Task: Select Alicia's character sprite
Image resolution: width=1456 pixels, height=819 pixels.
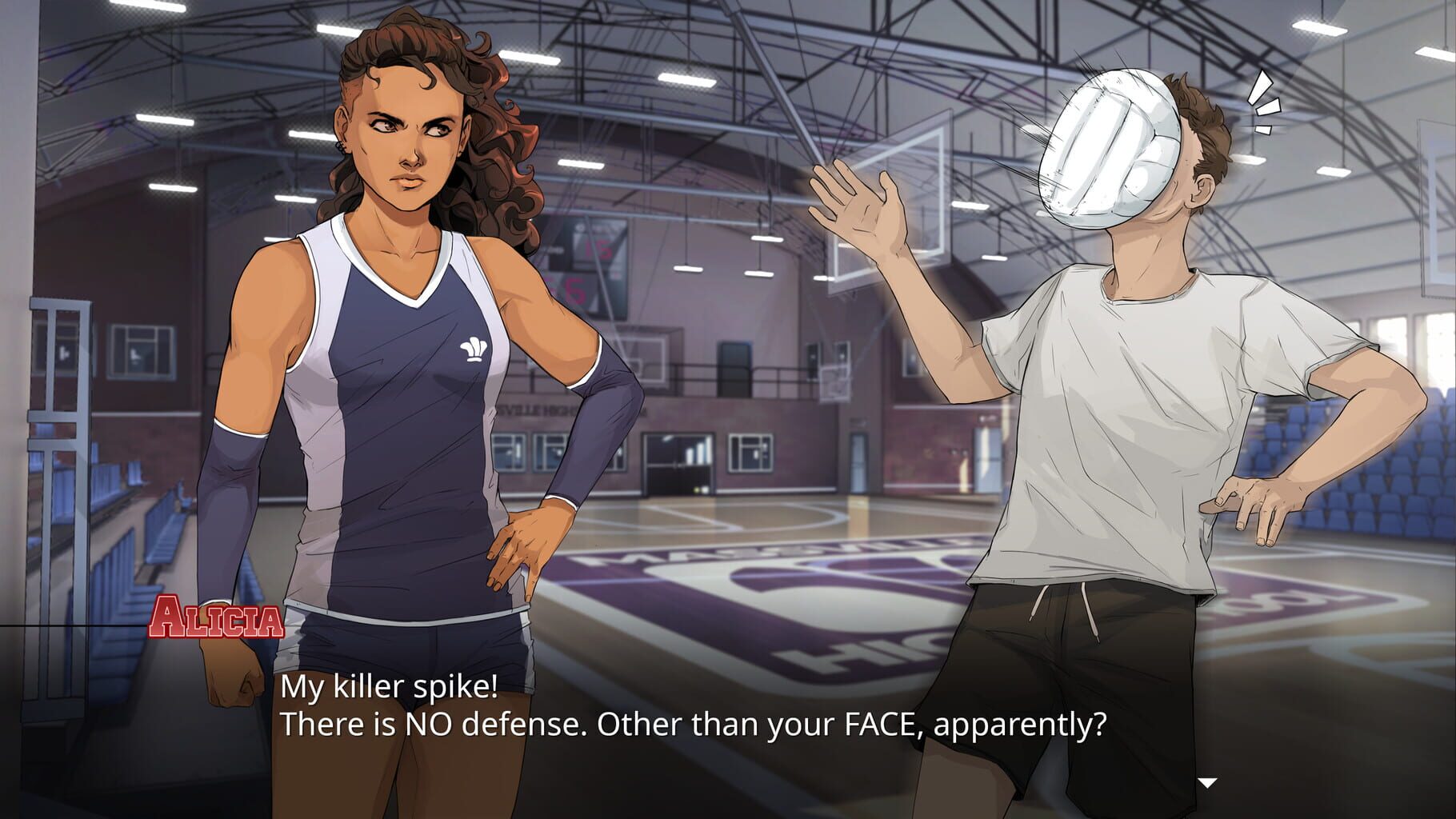Action: point(400,360)
